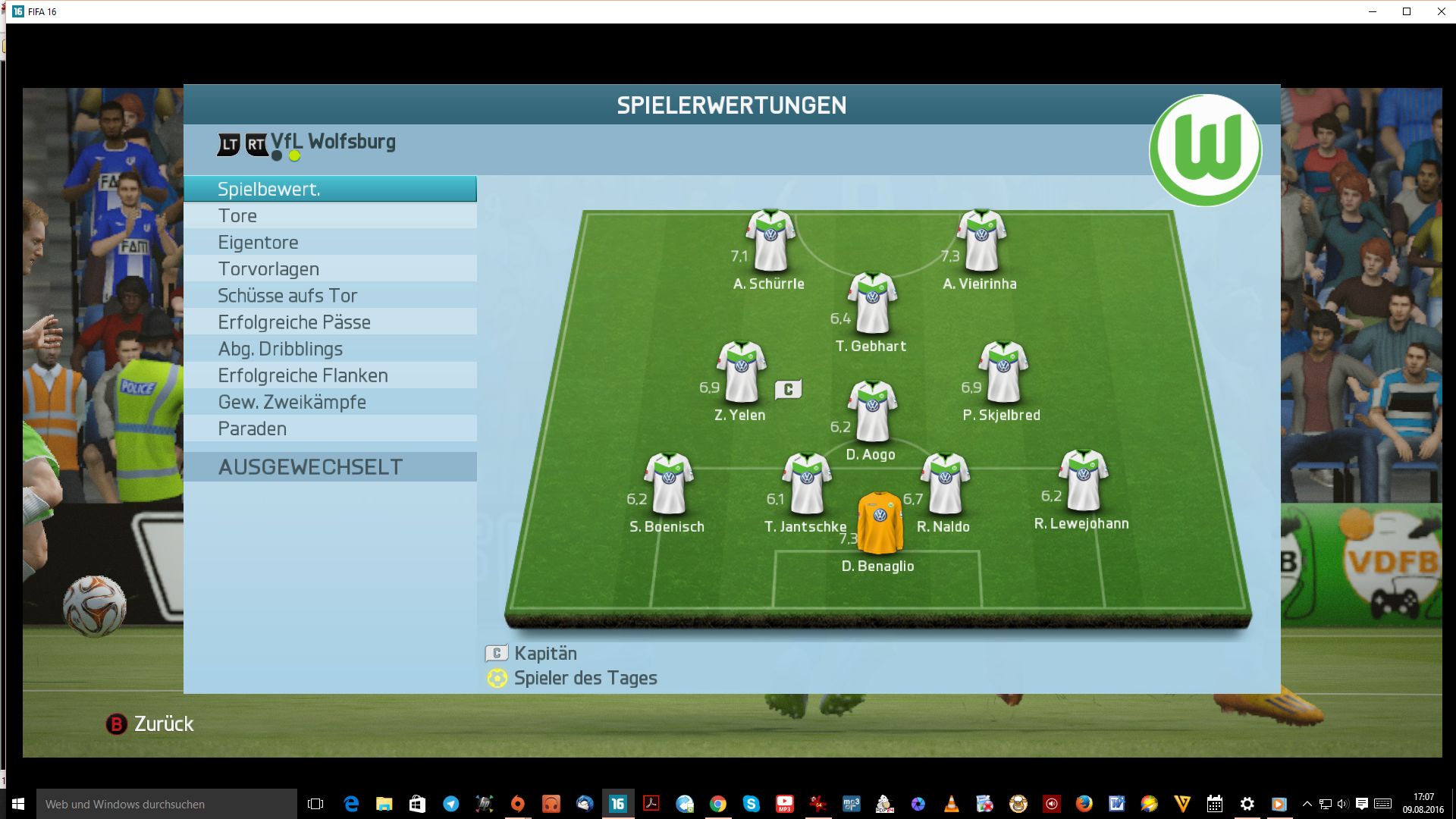
Task: Show Gew. Zweikämpfe statistics
Action: pos(330,402)
